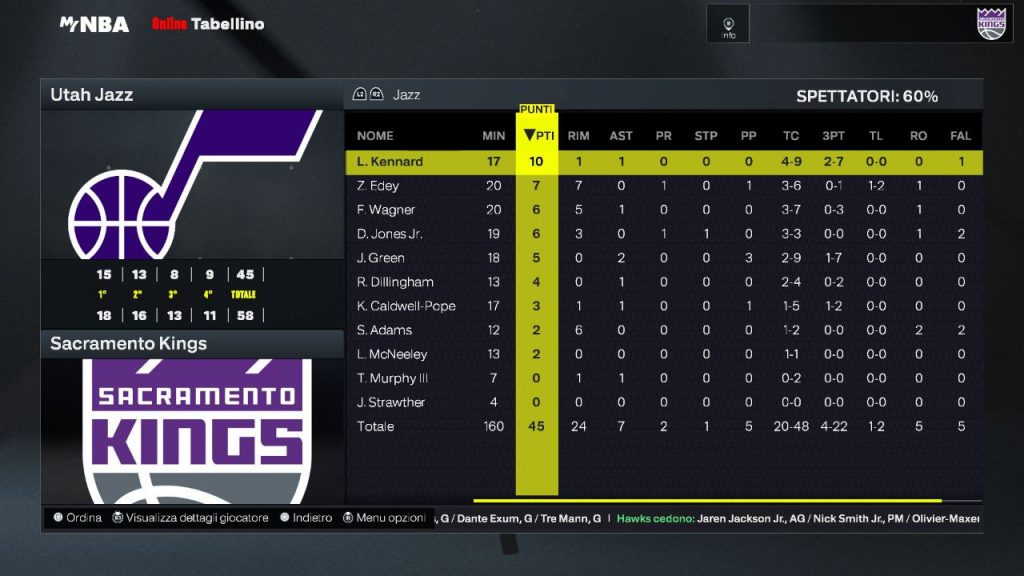Sort by the RIM rebounds column
1024x576 pixels.
pyautogui.click(x=578, y=136)
